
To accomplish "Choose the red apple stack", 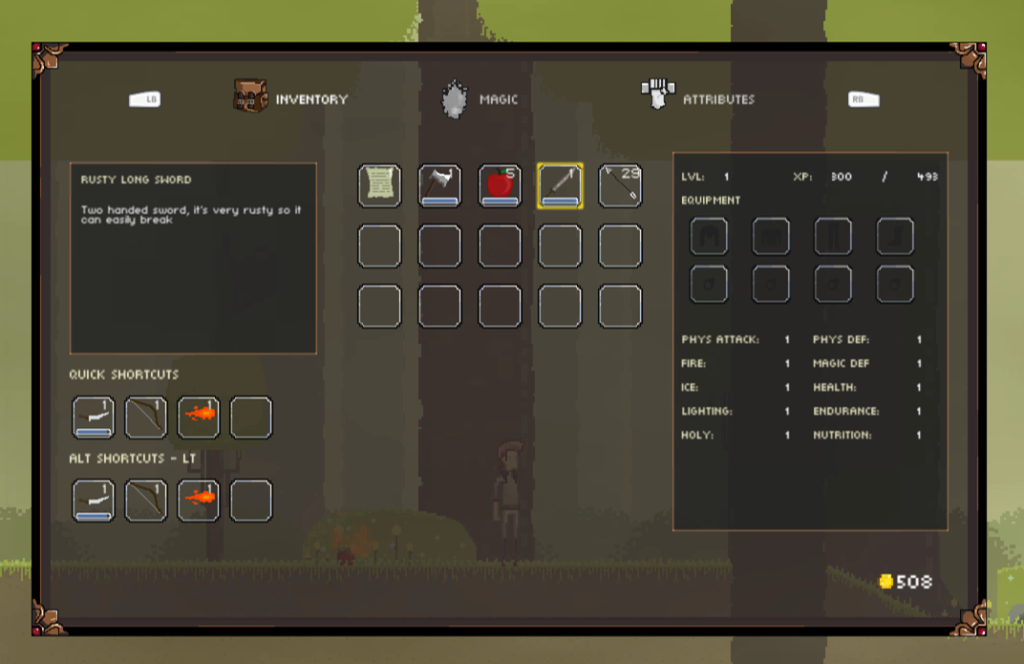I will 499,186.
